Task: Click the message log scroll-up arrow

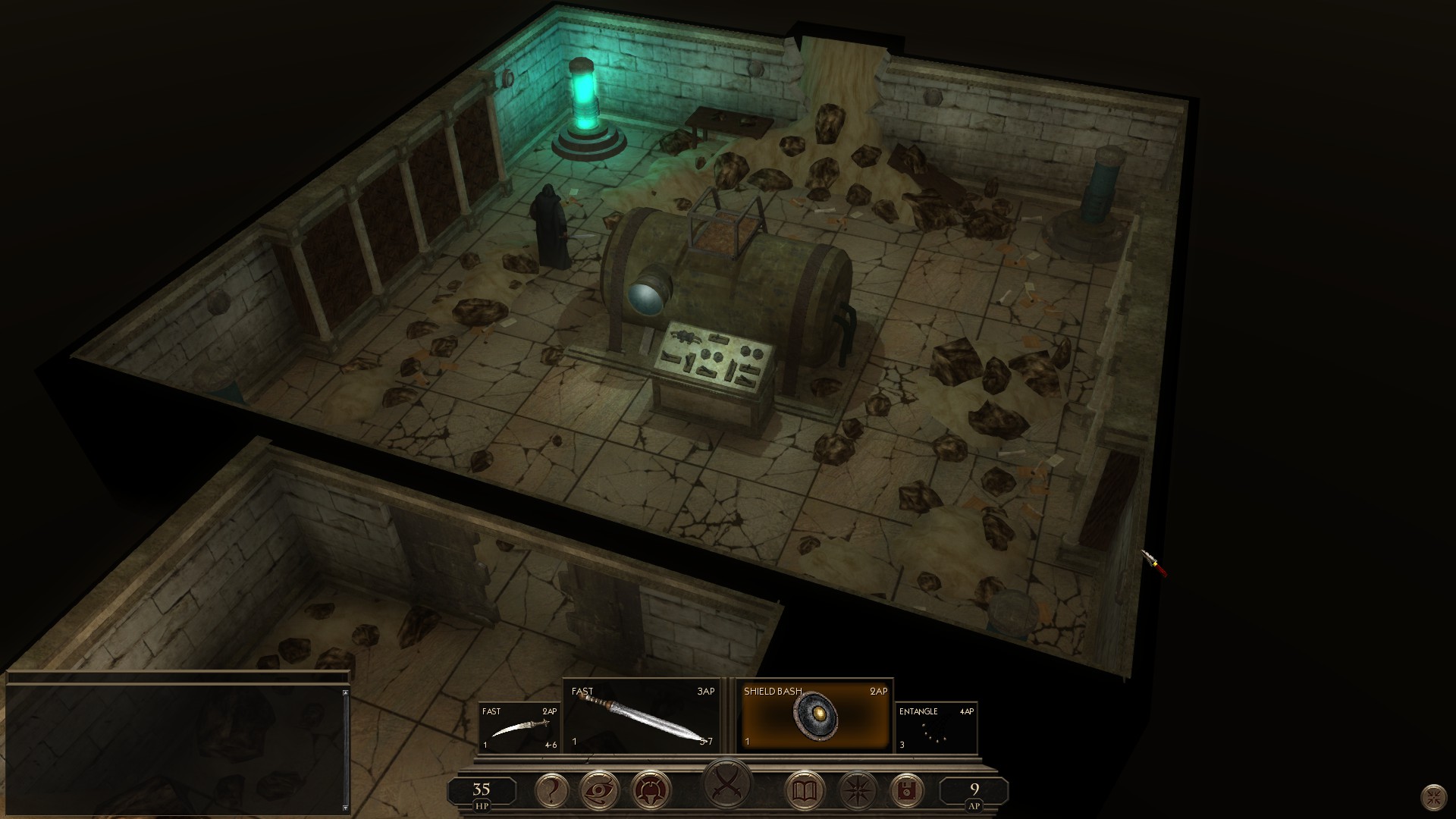Action: [x=346, y=692]
